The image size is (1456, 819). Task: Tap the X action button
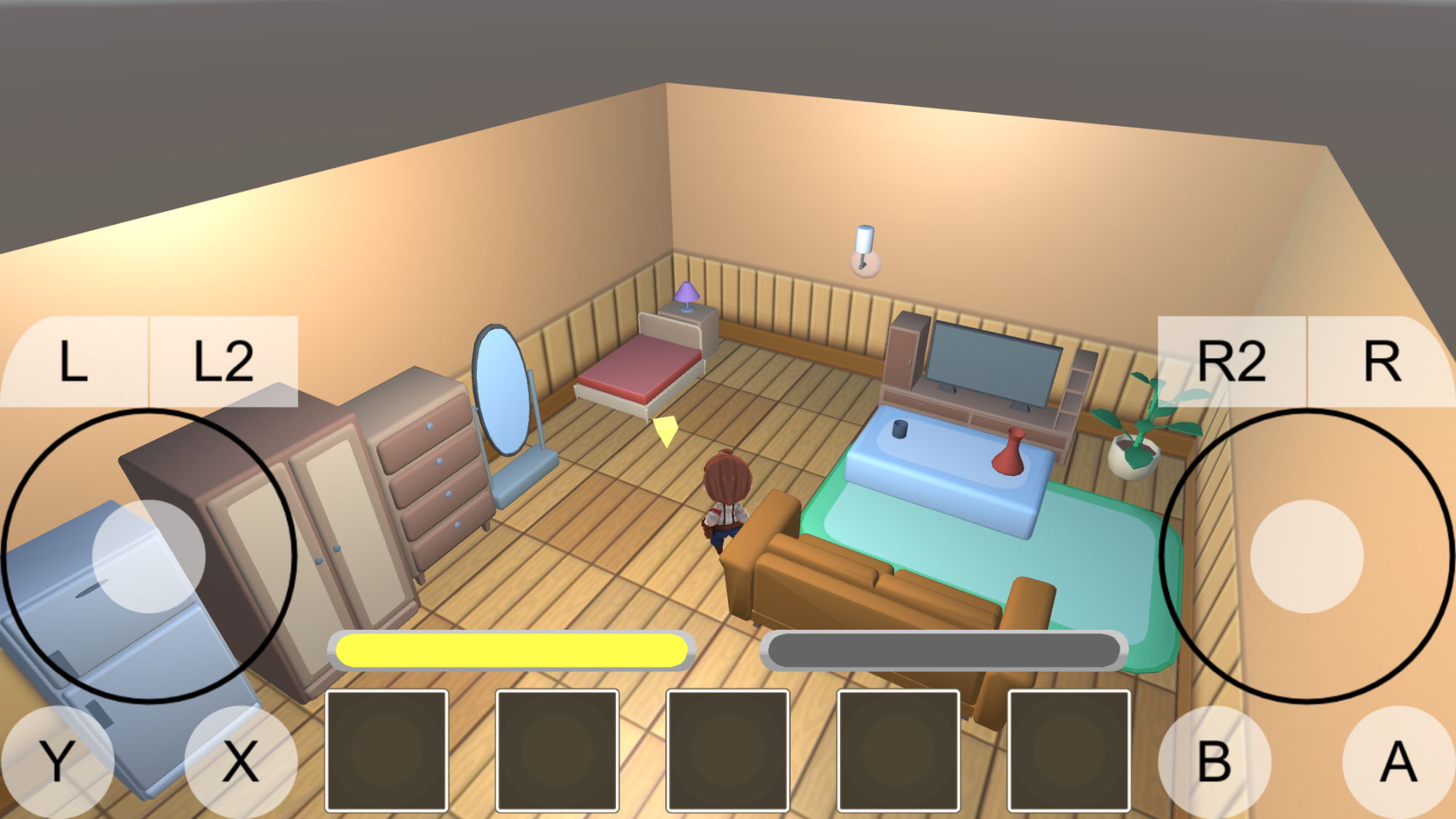[x=240, y=762]
